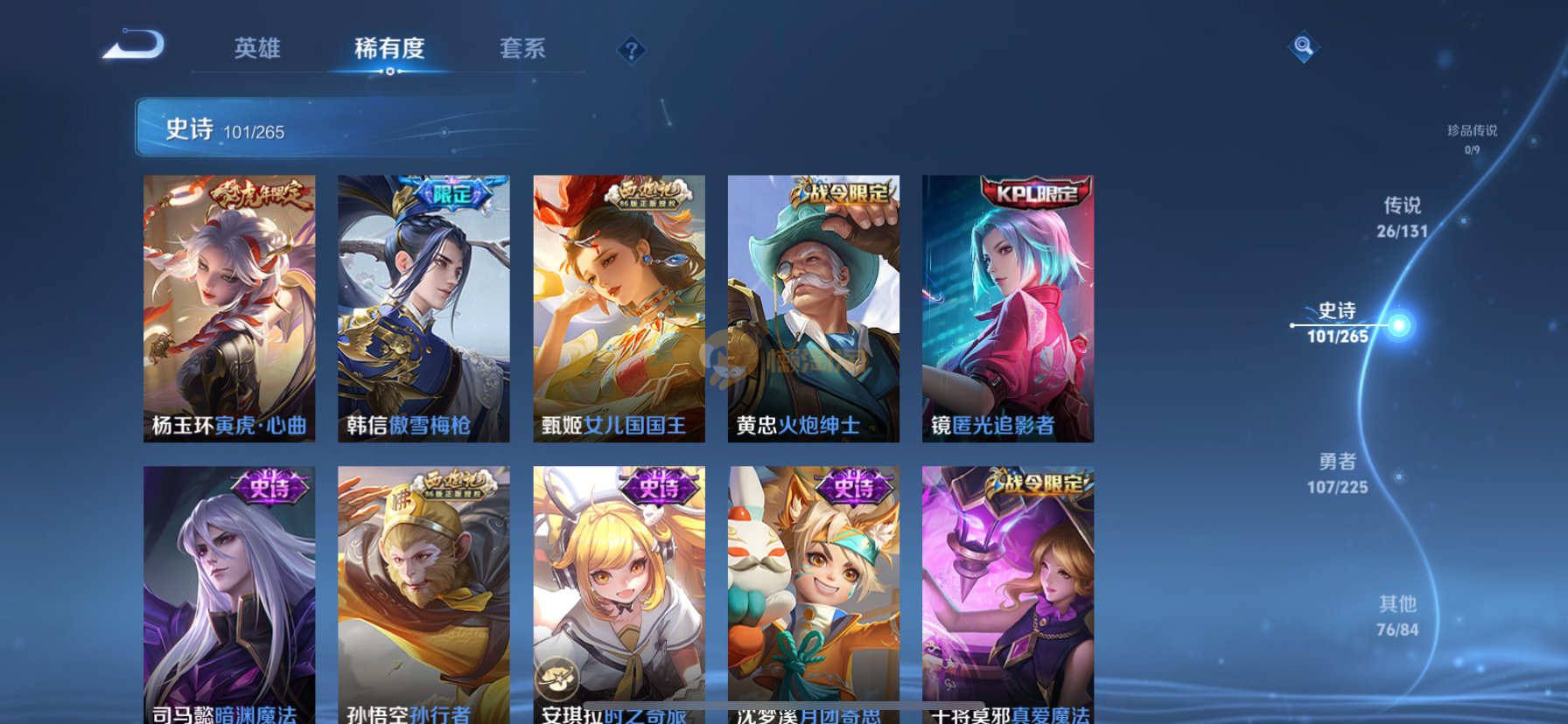This screenshot has width=1568, height=724.
Task: Switch to 其他 rarity category
Action: pyautogui.click(x=1397, y=616)
